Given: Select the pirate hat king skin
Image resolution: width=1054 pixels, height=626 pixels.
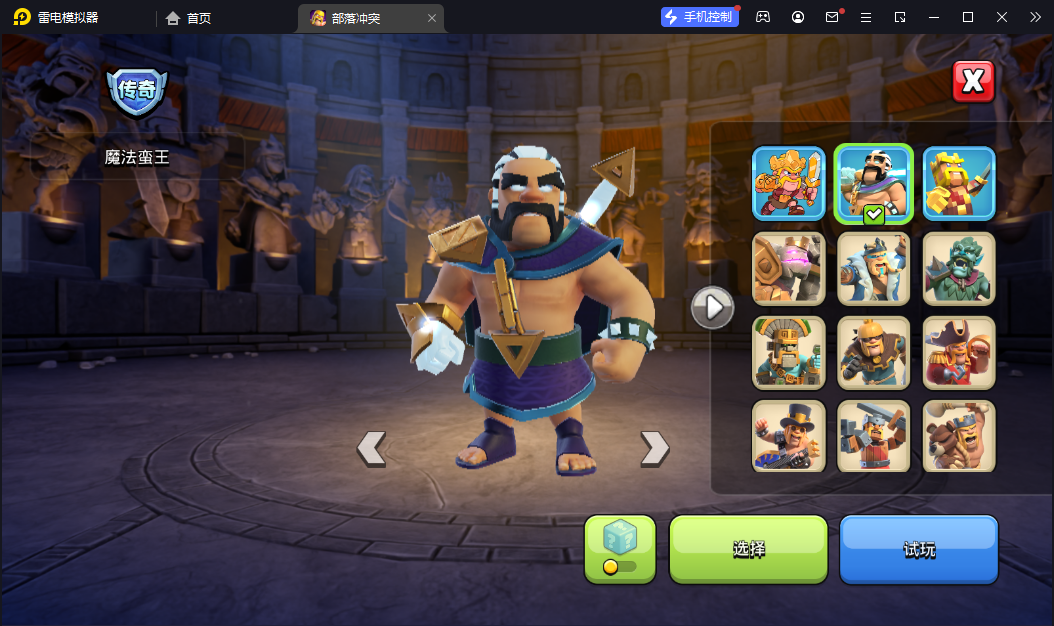Looking at the screenshot, I should [958, 352].
